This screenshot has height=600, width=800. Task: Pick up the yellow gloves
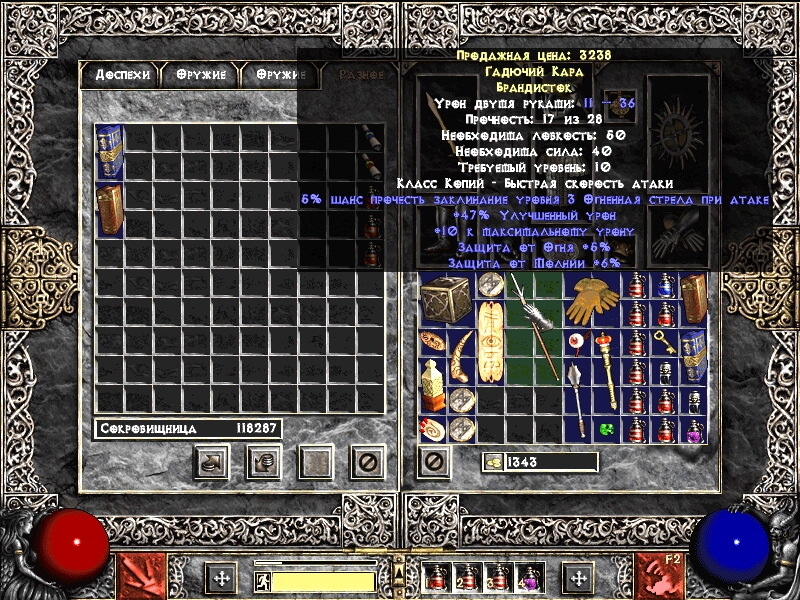pos(592,299)
